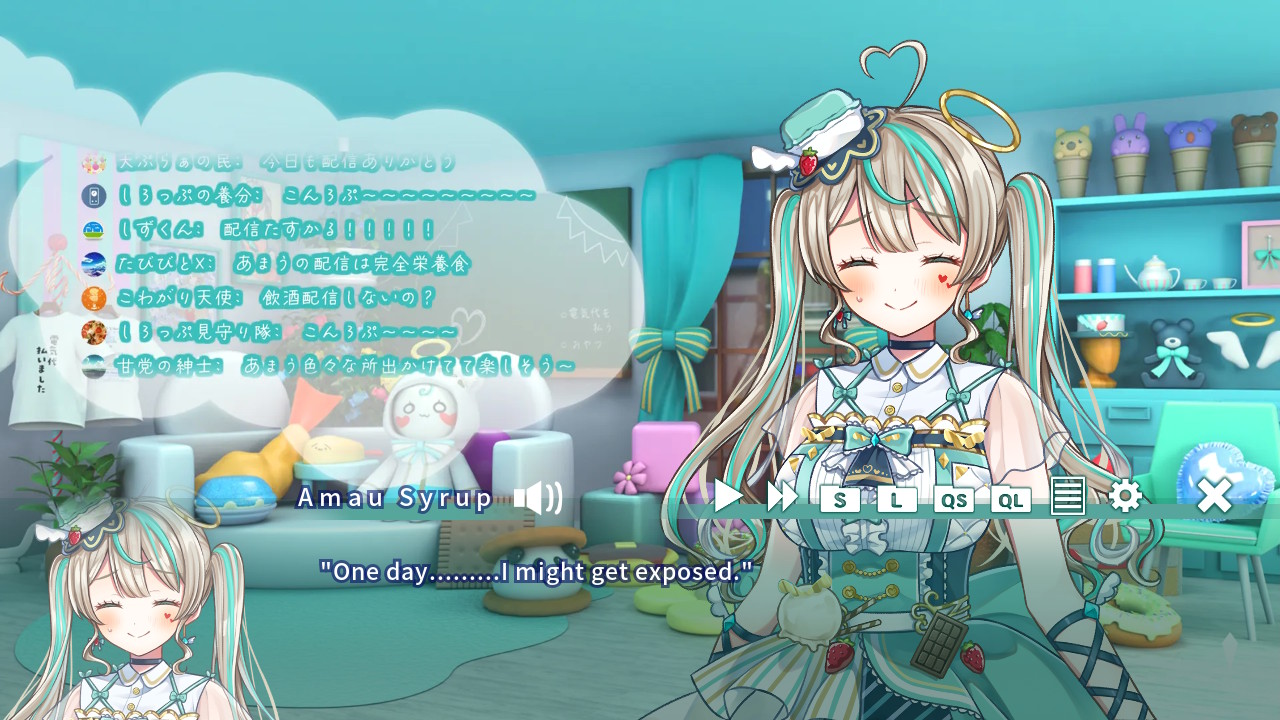Viewport: 1280px width, 720px height.
Task: Enable Auto play mode
Action: tap(727, 497)
